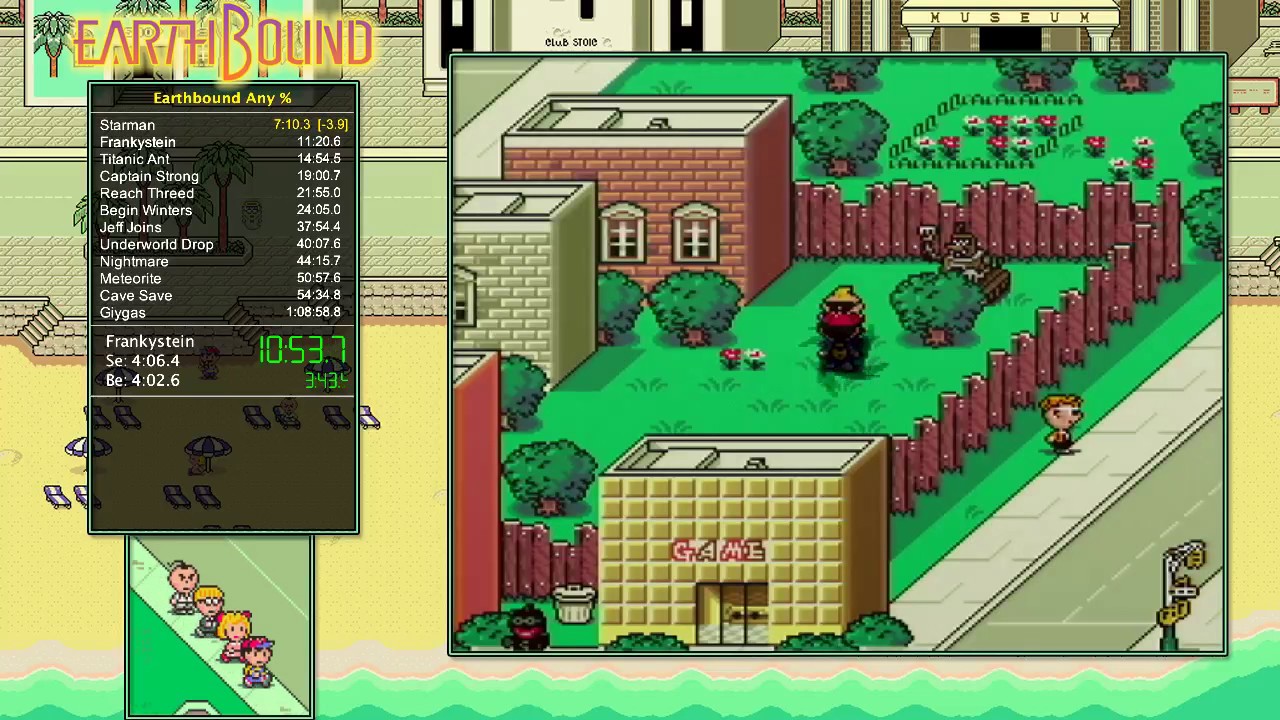Click the monkey sprite near the trash can
This screenshot has height=720, width=1280.
524,625
